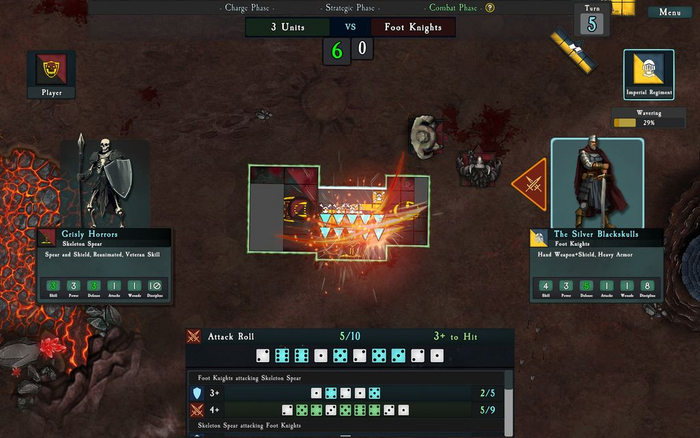Select the Imperial Regiment faction badge

pyautogui.click(x=648, y=75)
